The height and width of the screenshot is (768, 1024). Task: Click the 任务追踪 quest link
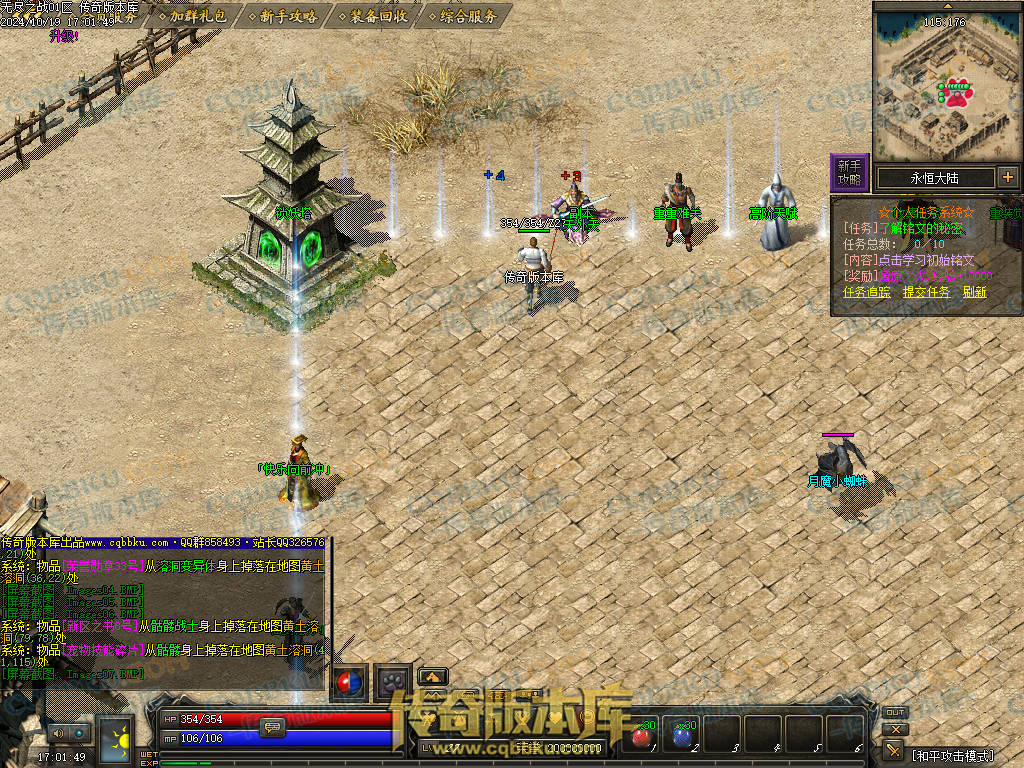pyautogui.click(x=867, y=292)
